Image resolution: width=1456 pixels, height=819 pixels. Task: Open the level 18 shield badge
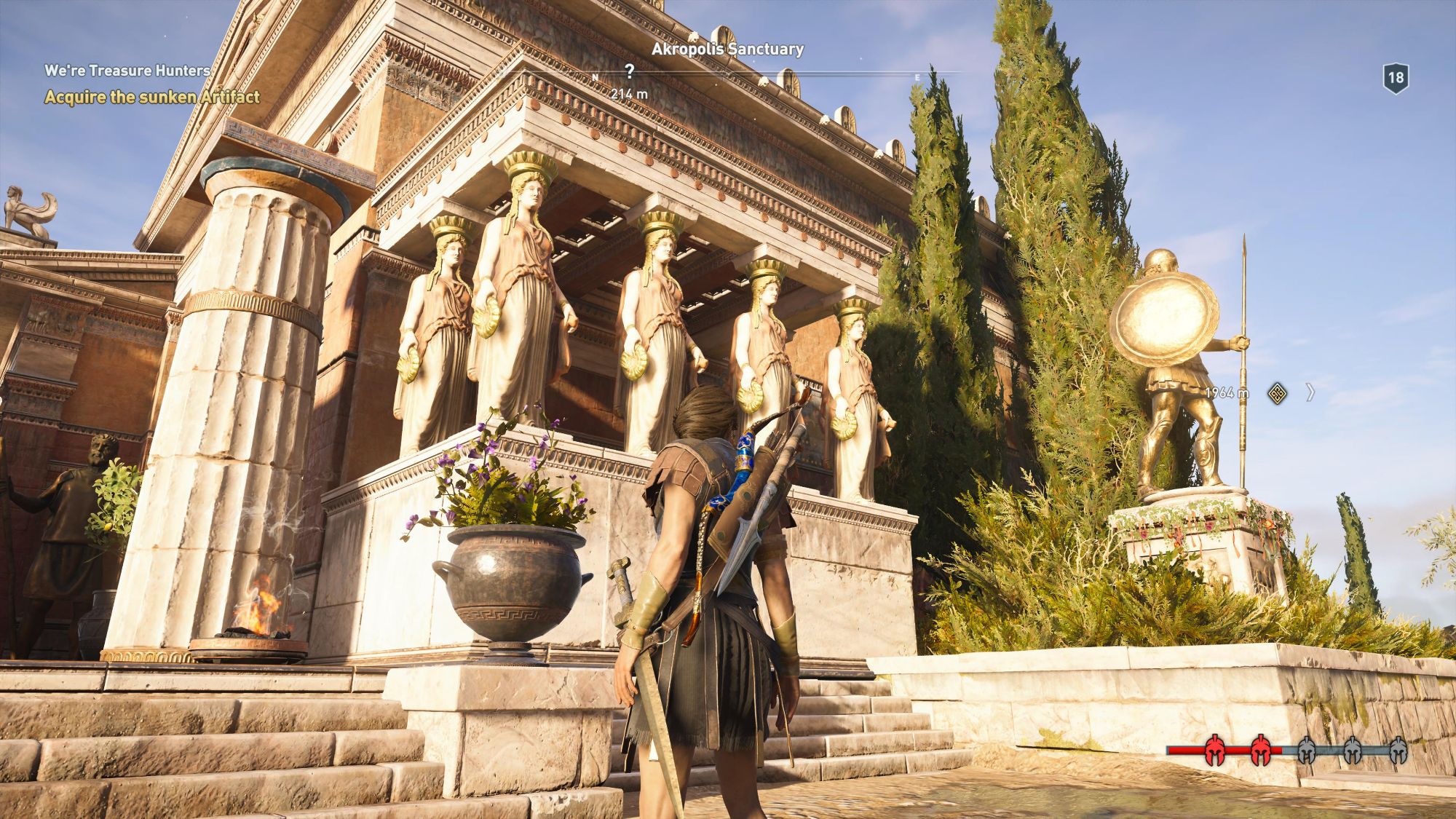click(1396, 78)
